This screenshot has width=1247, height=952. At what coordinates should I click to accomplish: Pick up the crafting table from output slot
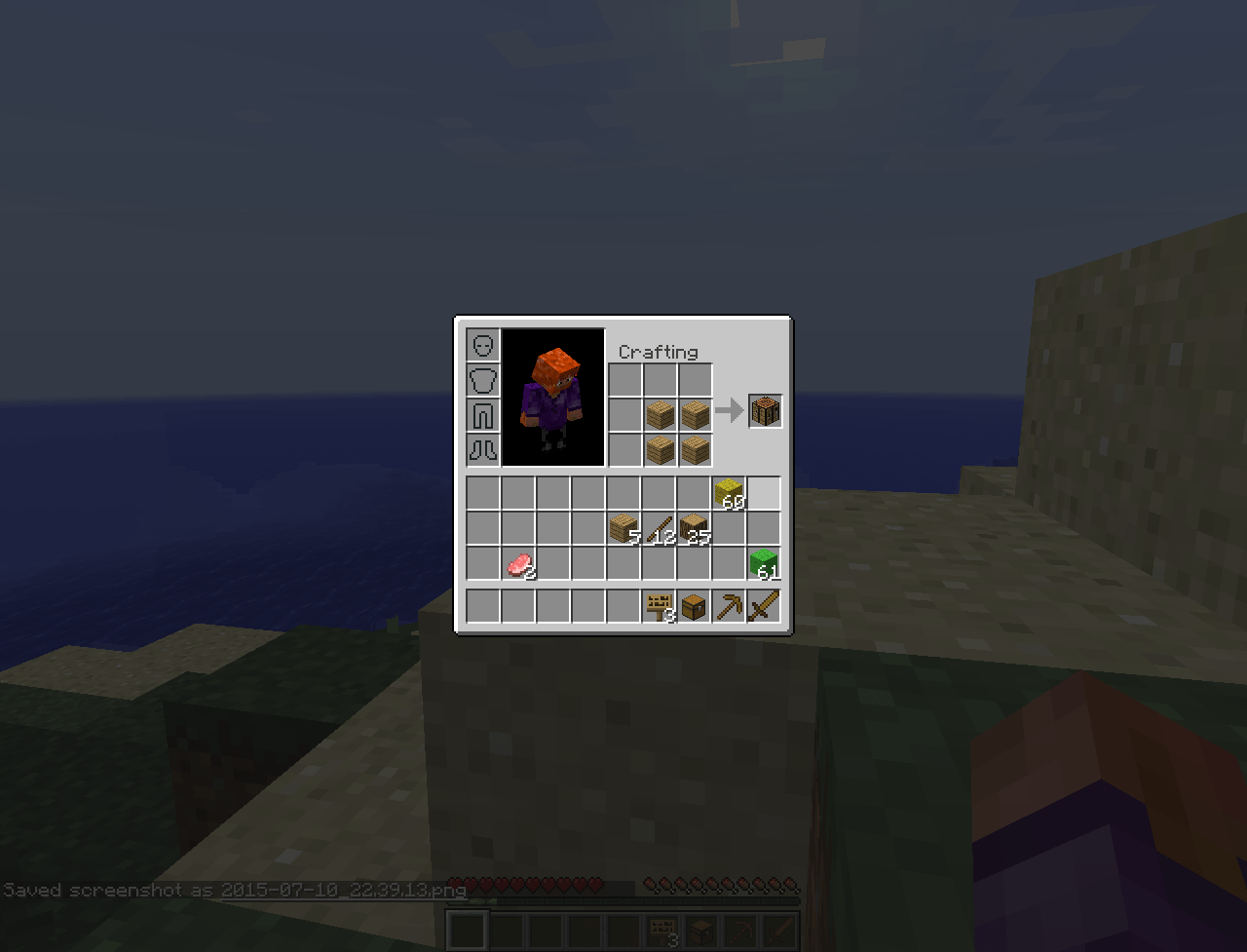coord(765,410)
